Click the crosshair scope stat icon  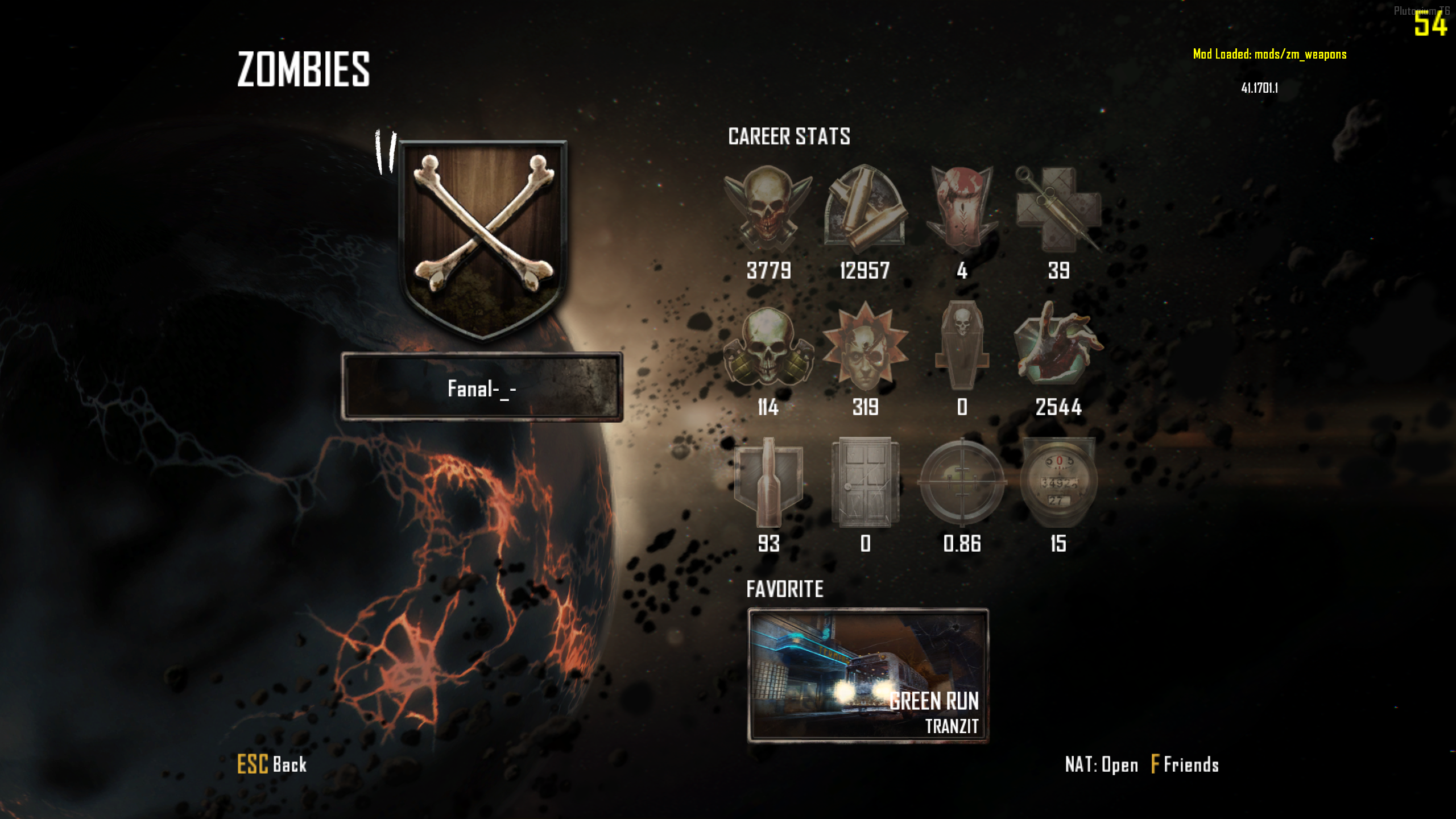[x=962, y=482]
